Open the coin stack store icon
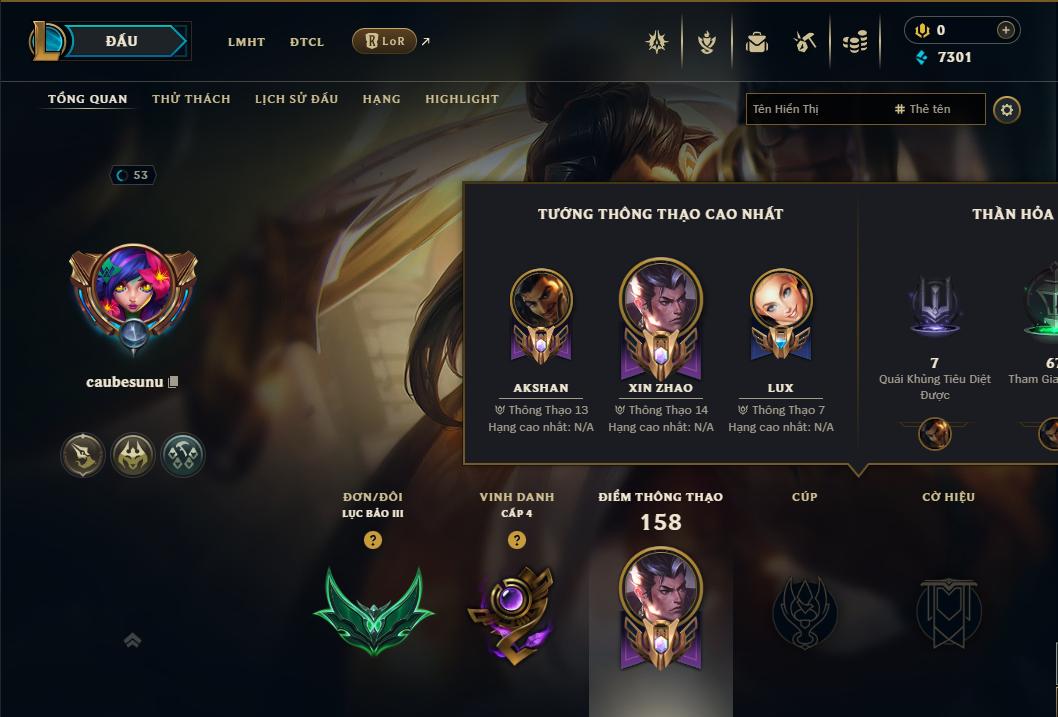 [855, 42]
